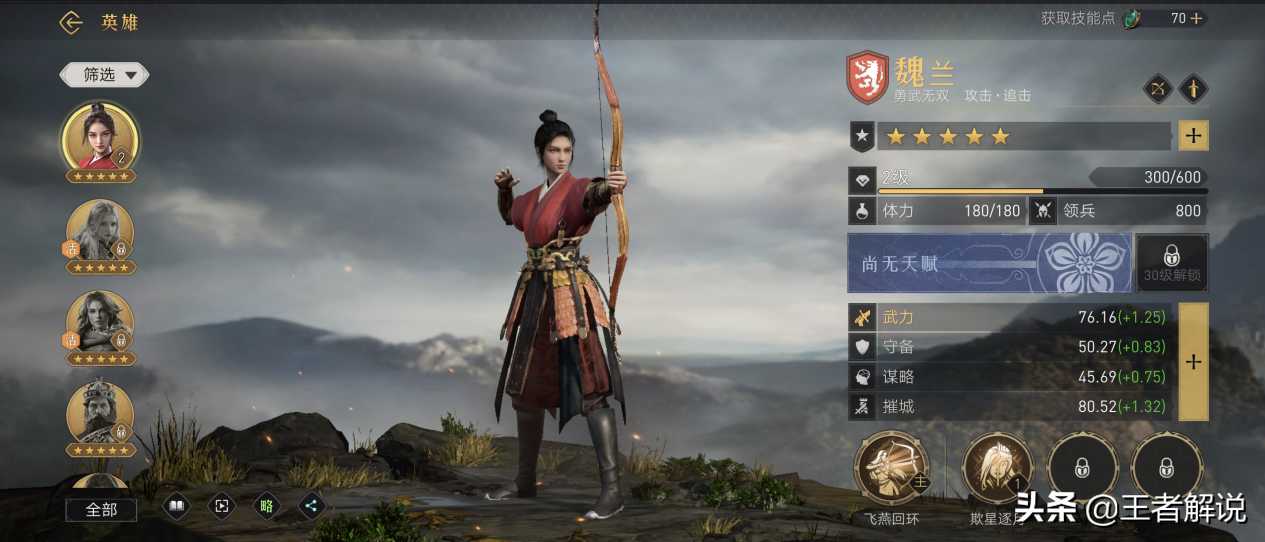Click the sword icon beside the bow

click(1193, 89)
